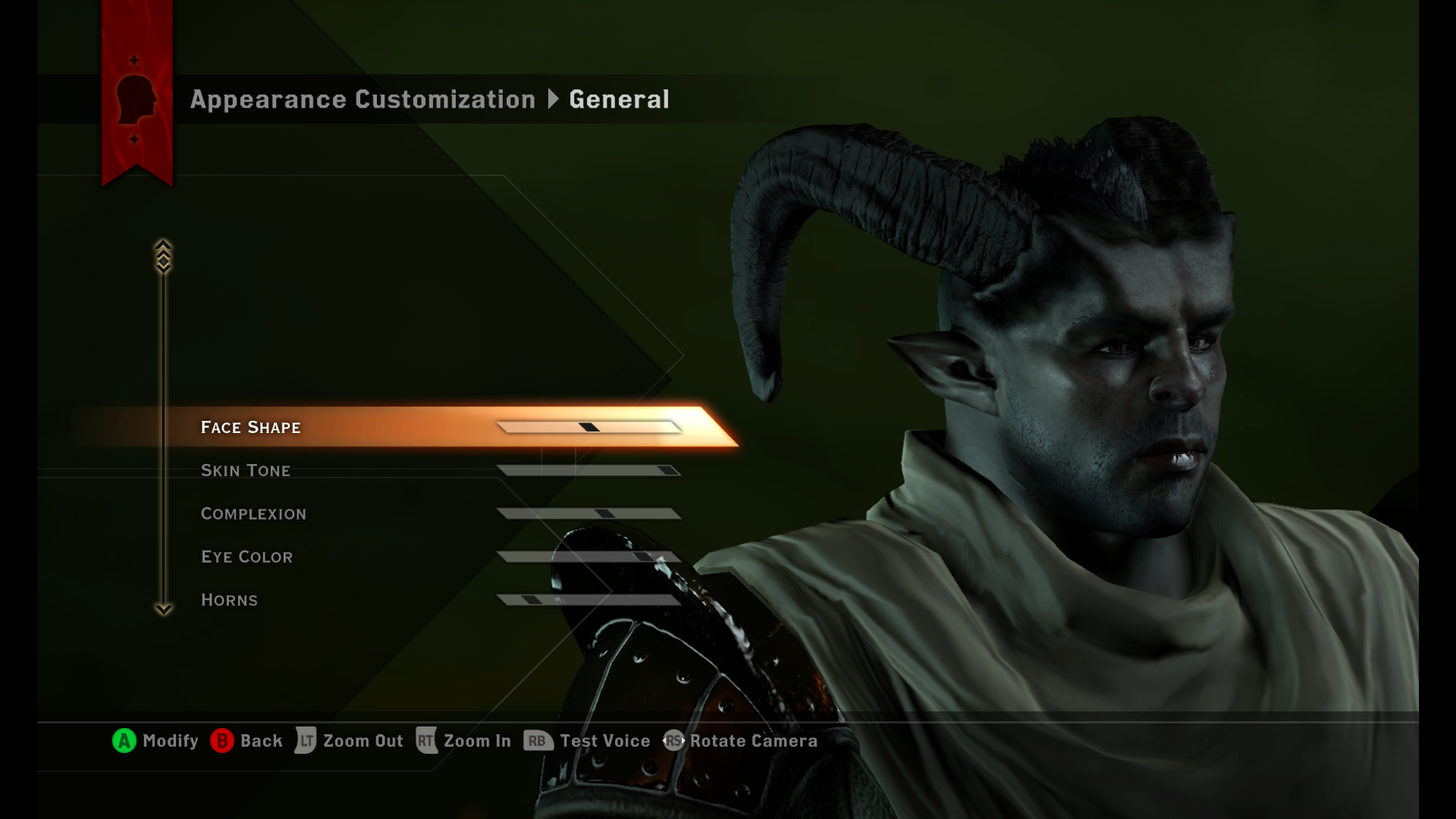
Task: Click Back to leave customization
Action: tap(221, 741)
